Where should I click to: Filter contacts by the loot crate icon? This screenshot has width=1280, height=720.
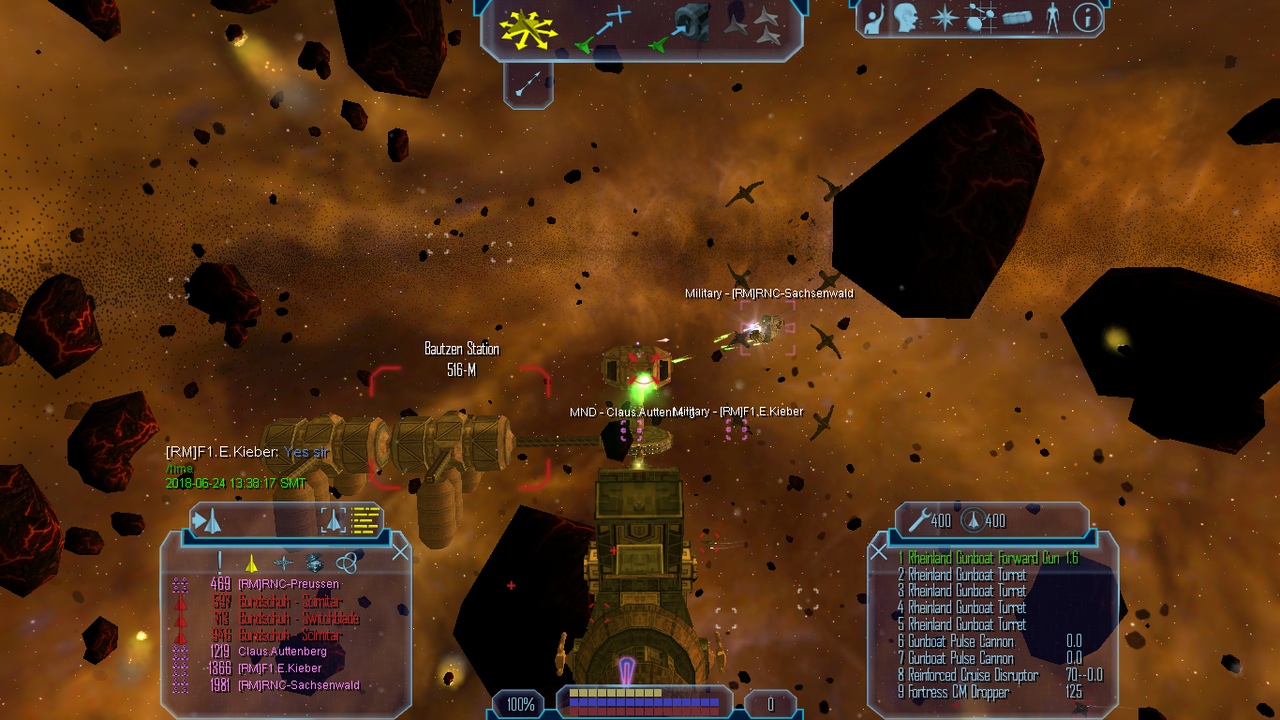coord(314,564)
